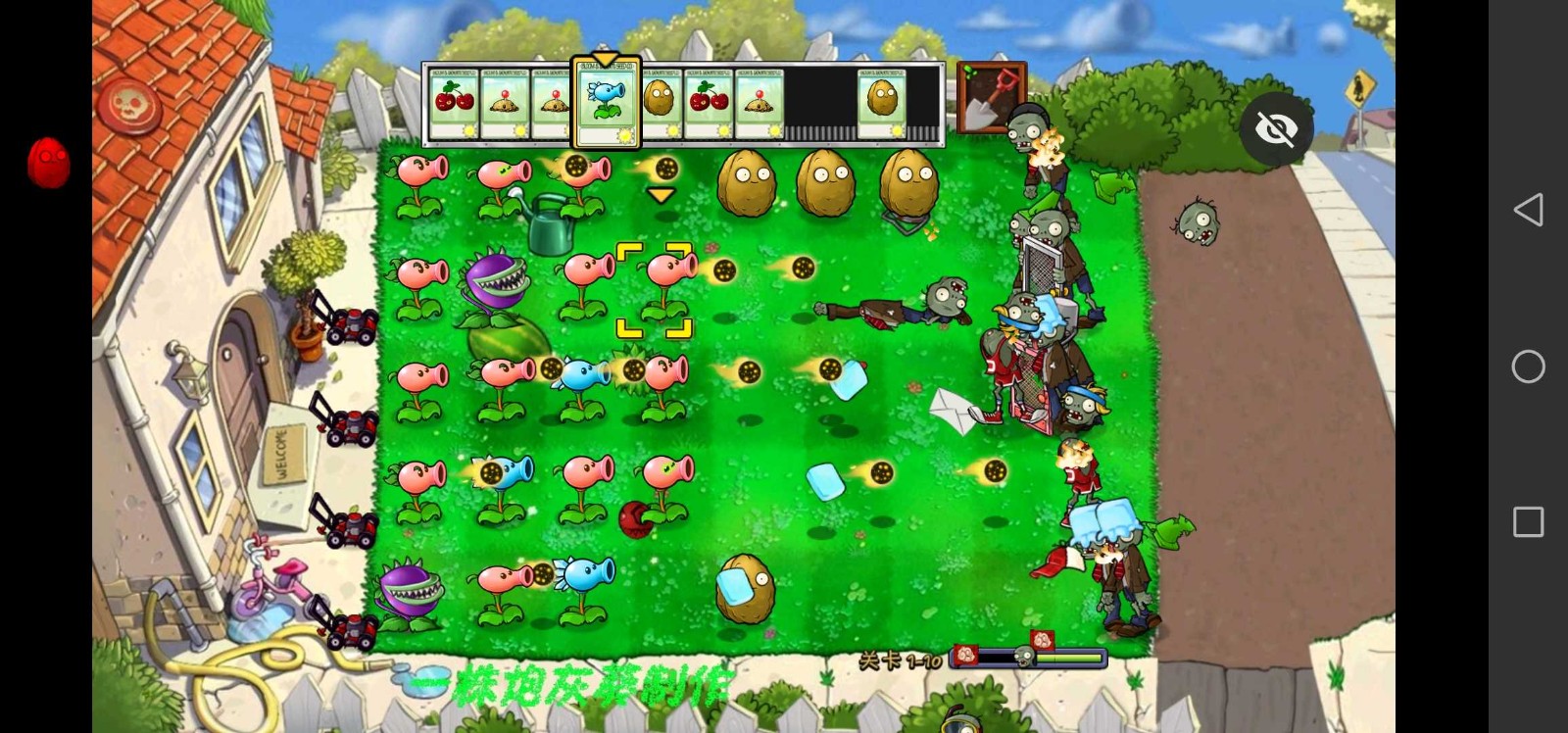Grab the shovel tool
1568x733 pixels.
(990, 98)
